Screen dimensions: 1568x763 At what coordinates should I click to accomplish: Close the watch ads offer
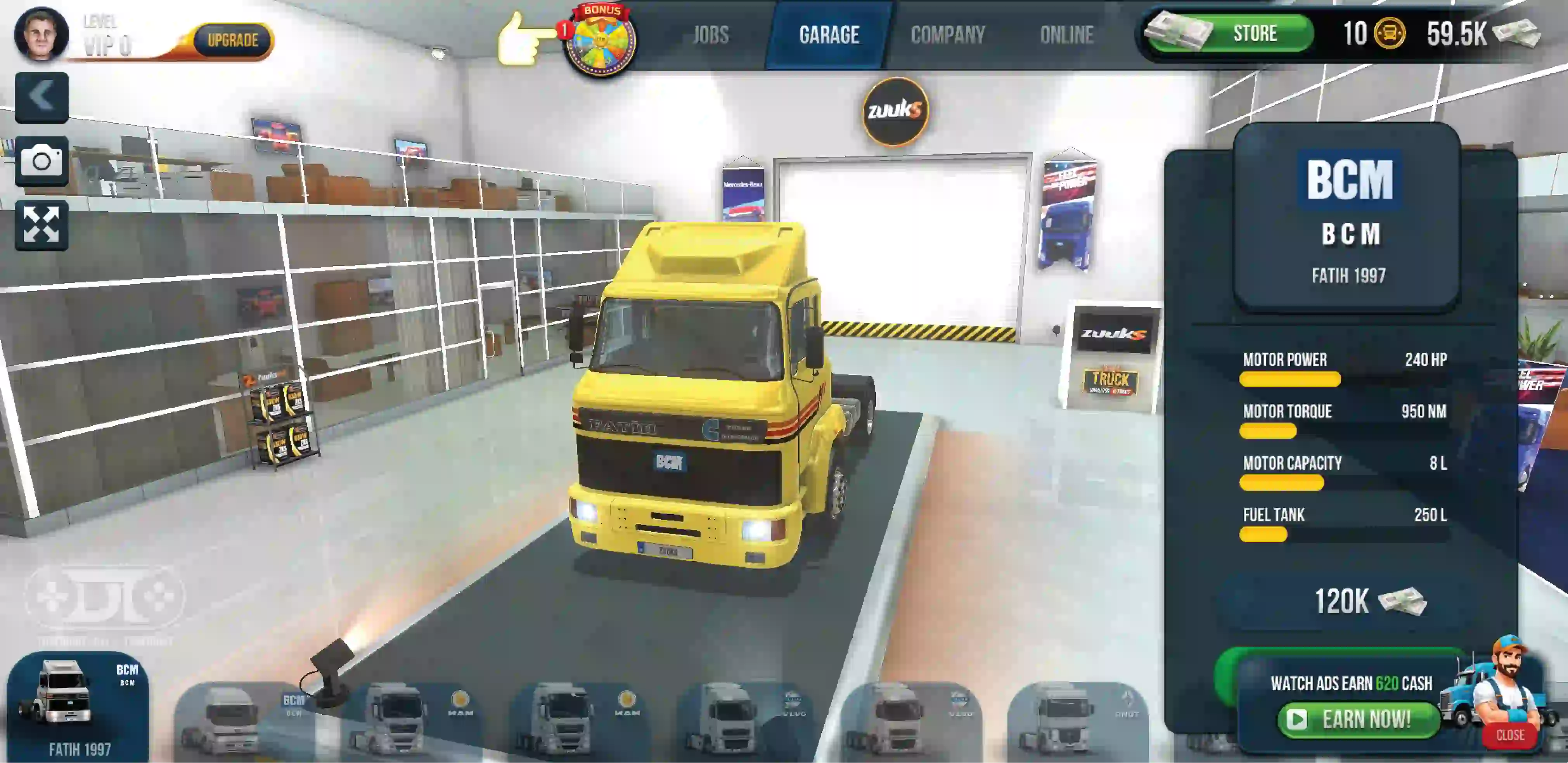tap(1509, 735)
